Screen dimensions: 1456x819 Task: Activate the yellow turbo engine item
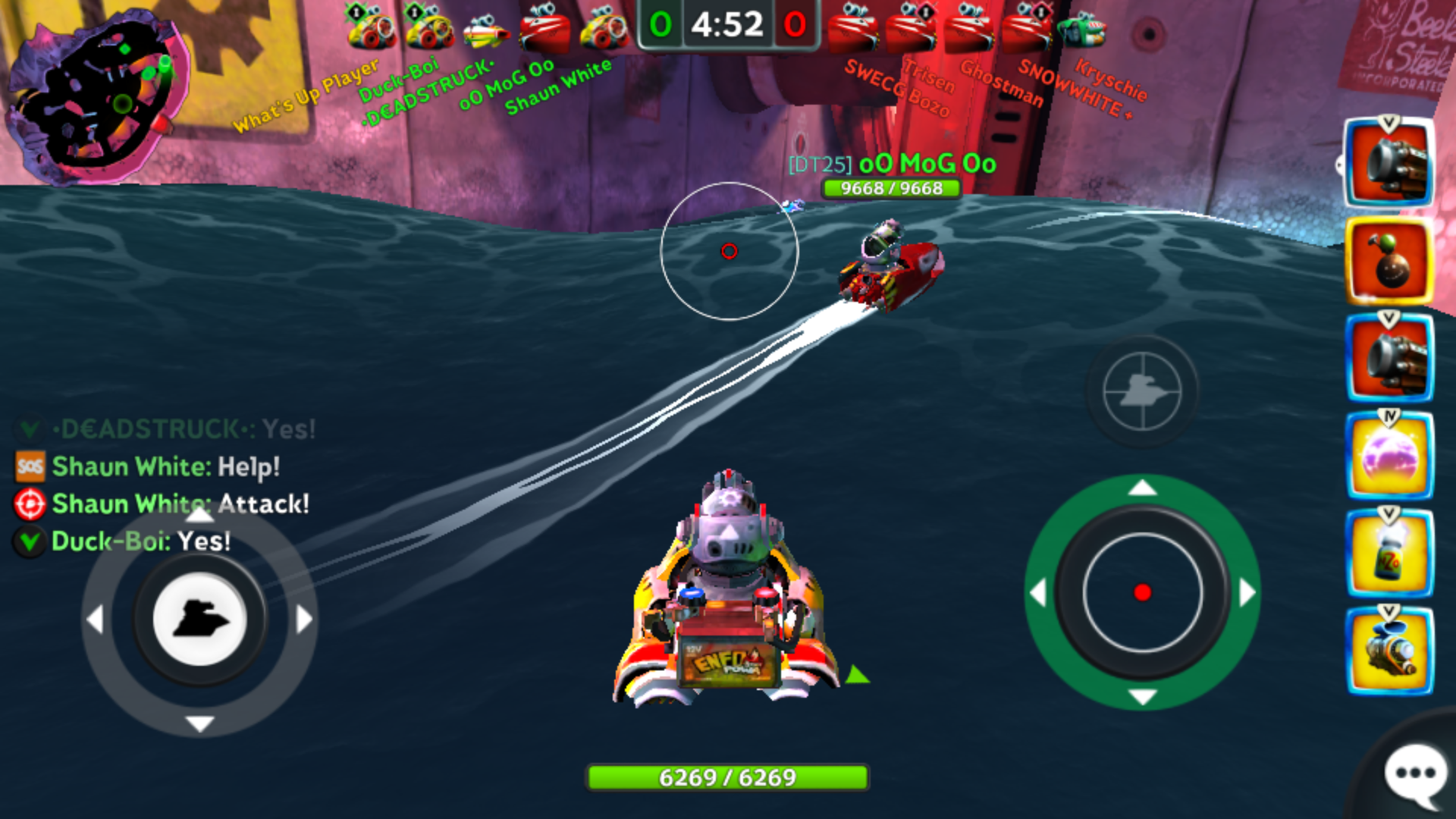click(1389, 651)
